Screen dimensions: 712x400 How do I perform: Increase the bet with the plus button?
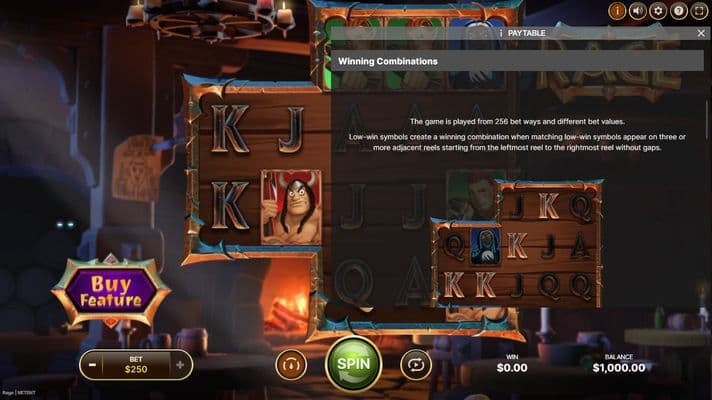pyautogui.click(x=180, y=364)
